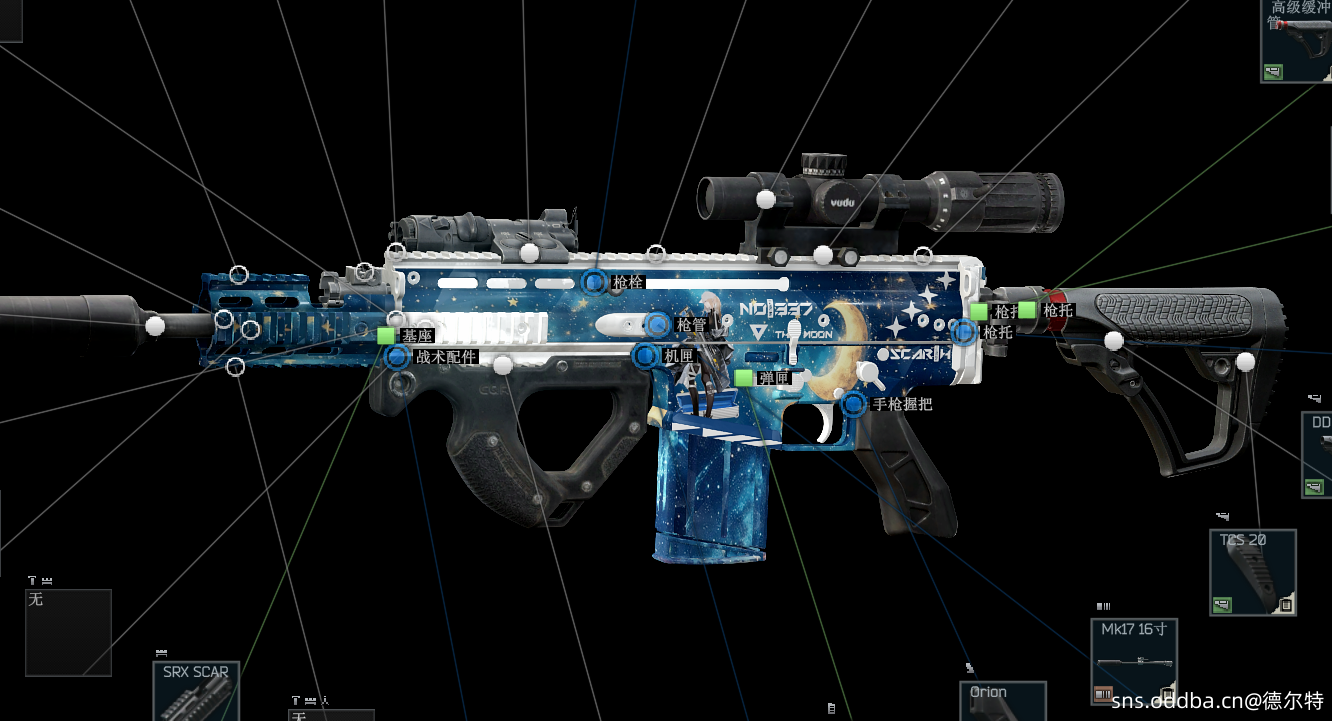Choose the 基座 mount node
Image resolution: width=1332 pixels, height=721 pixels.
tap(386, 336)
